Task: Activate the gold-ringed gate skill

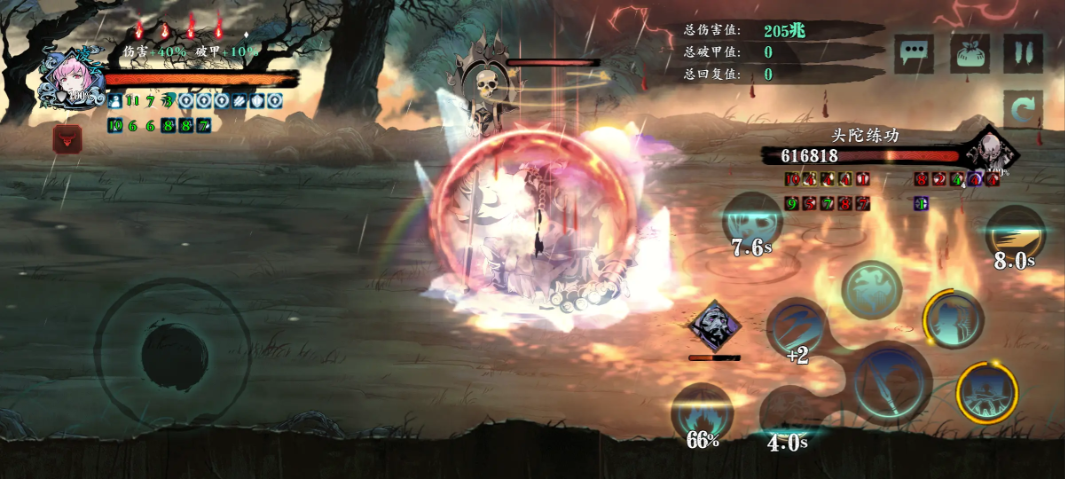Action: [x=987, y=393]
